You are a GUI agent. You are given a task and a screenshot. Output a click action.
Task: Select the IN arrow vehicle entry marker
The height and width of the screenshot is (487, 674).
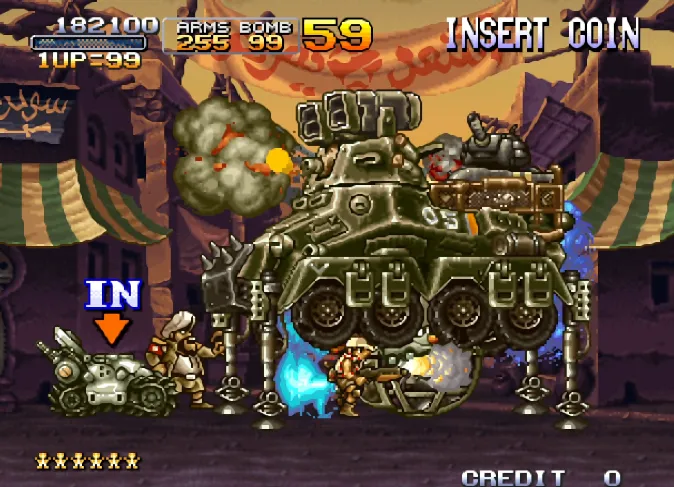pos(113,309)
